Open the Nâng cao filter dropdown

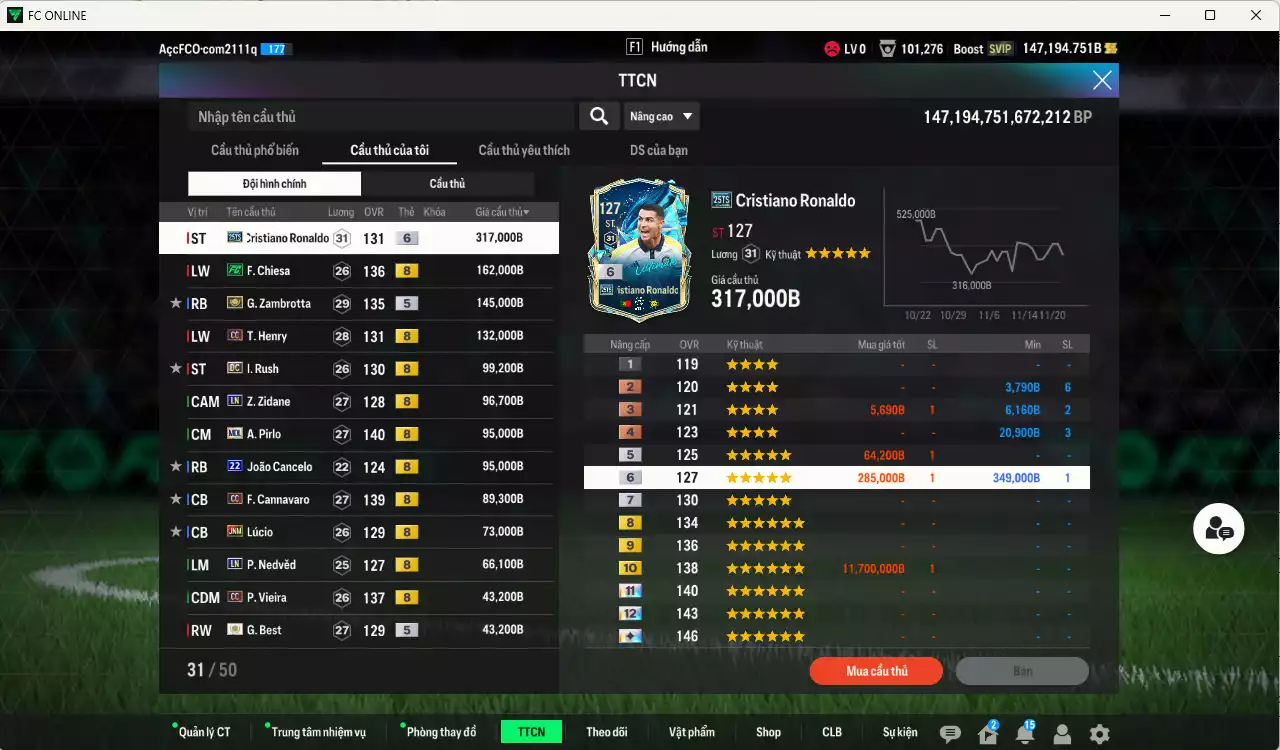(x=661, y=116)
